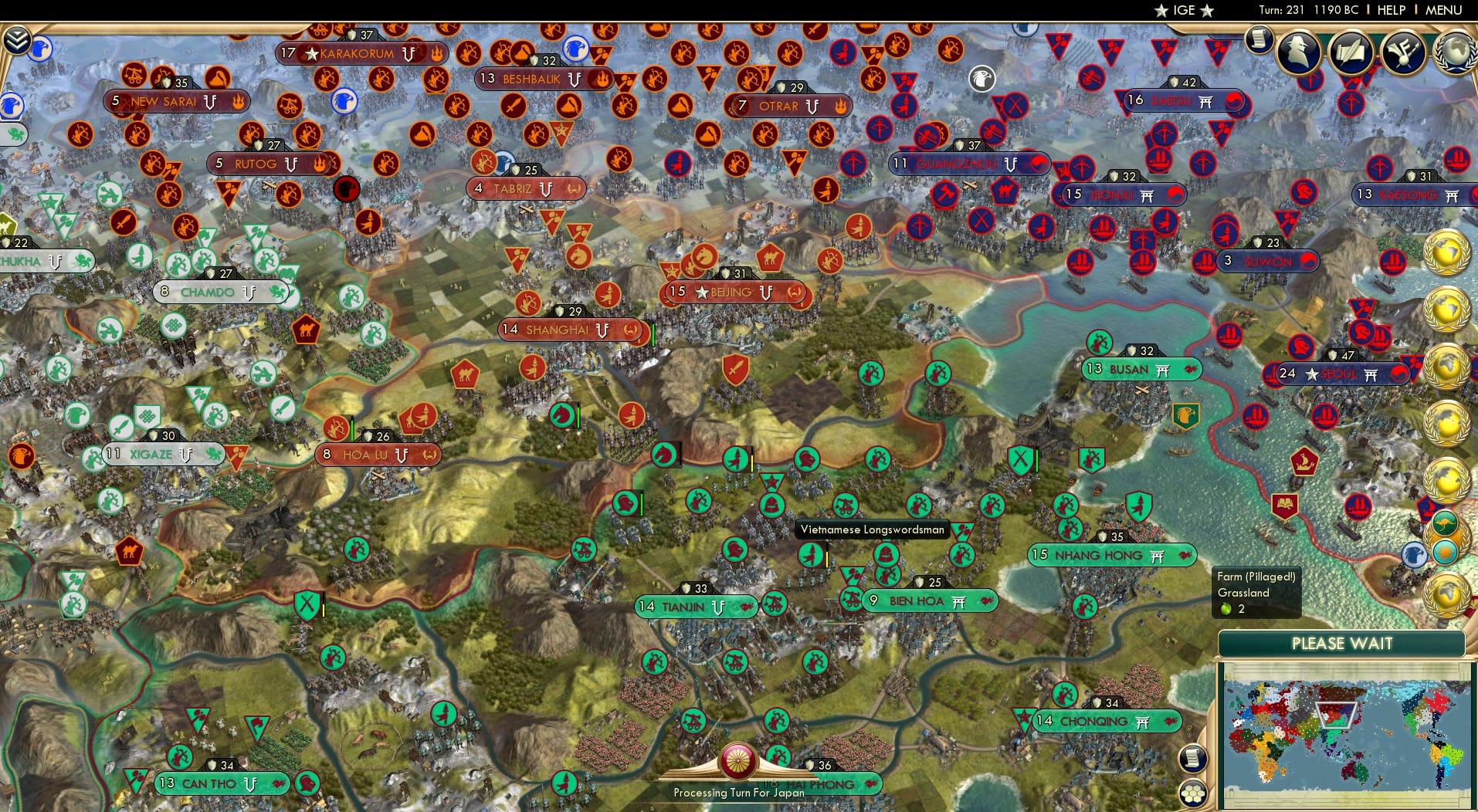1478x812 pixels.
Task: Open the HELP menu item
Action: 1390,10
